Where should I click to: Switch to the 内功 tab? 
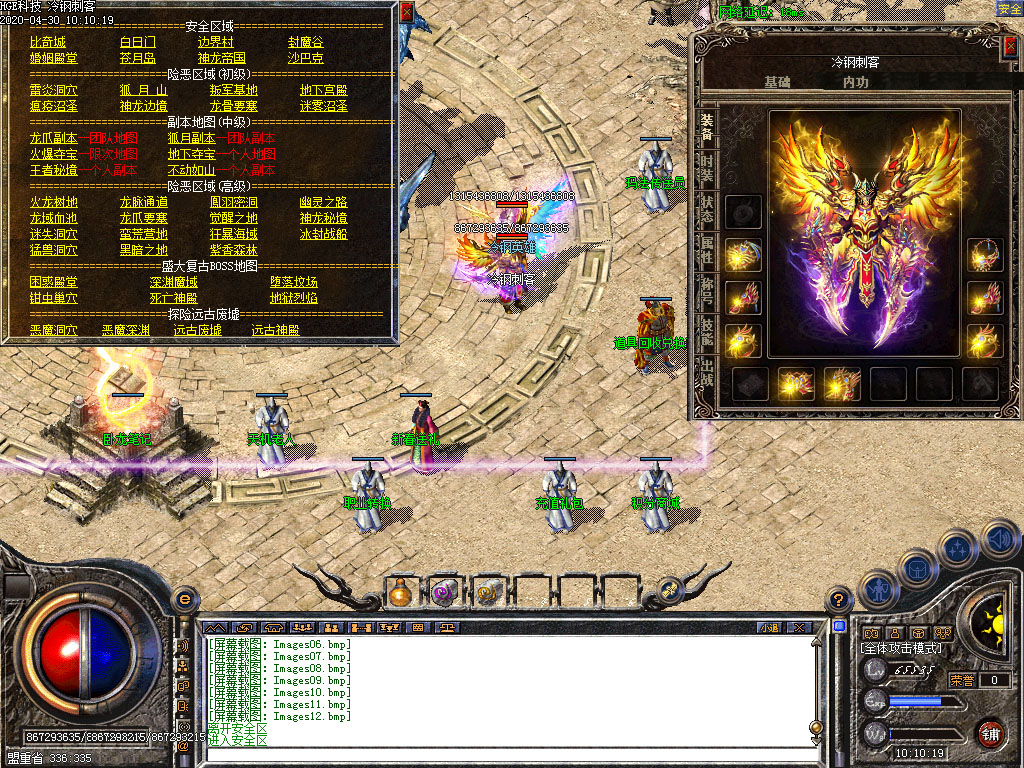pyautogui.click(x=856, y=82)
